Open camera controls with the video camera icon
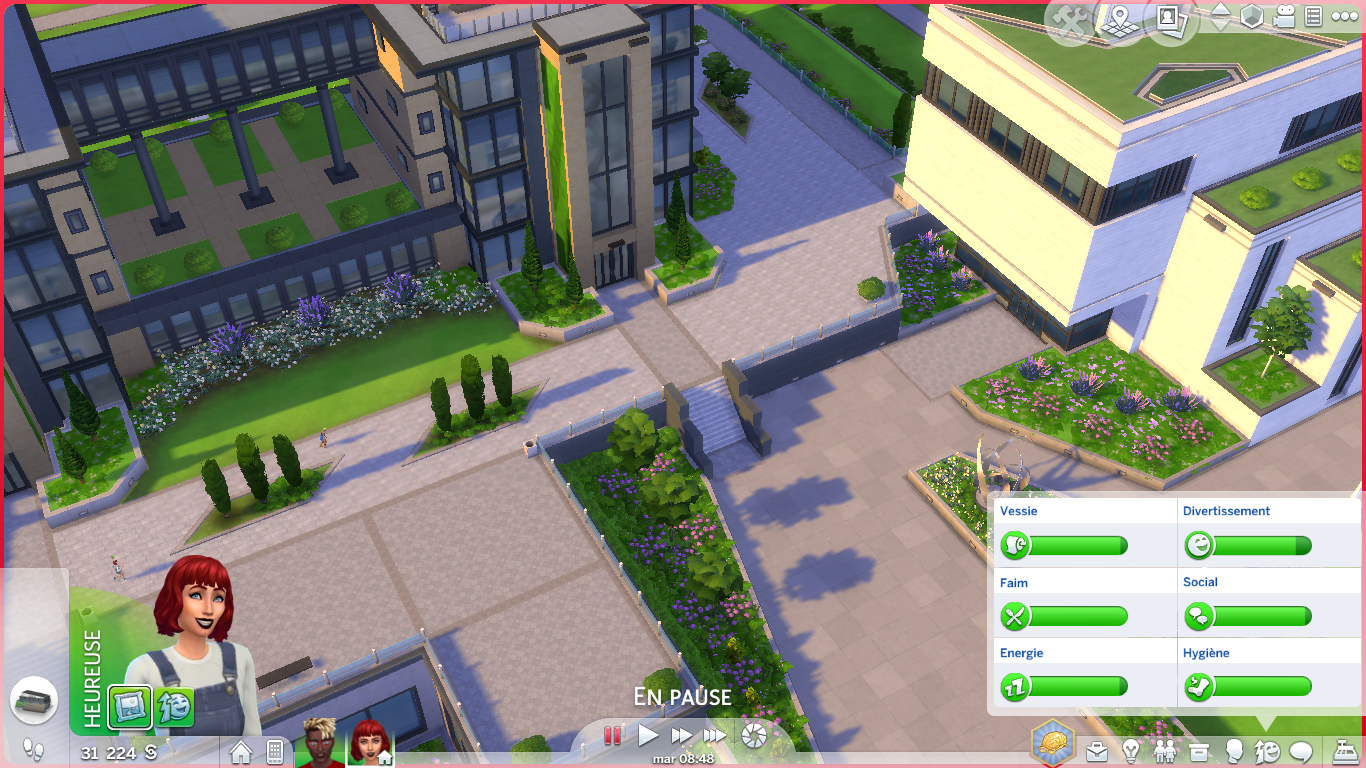The width and height of the screenshot is (1366, 768). tap(1284, 17)
